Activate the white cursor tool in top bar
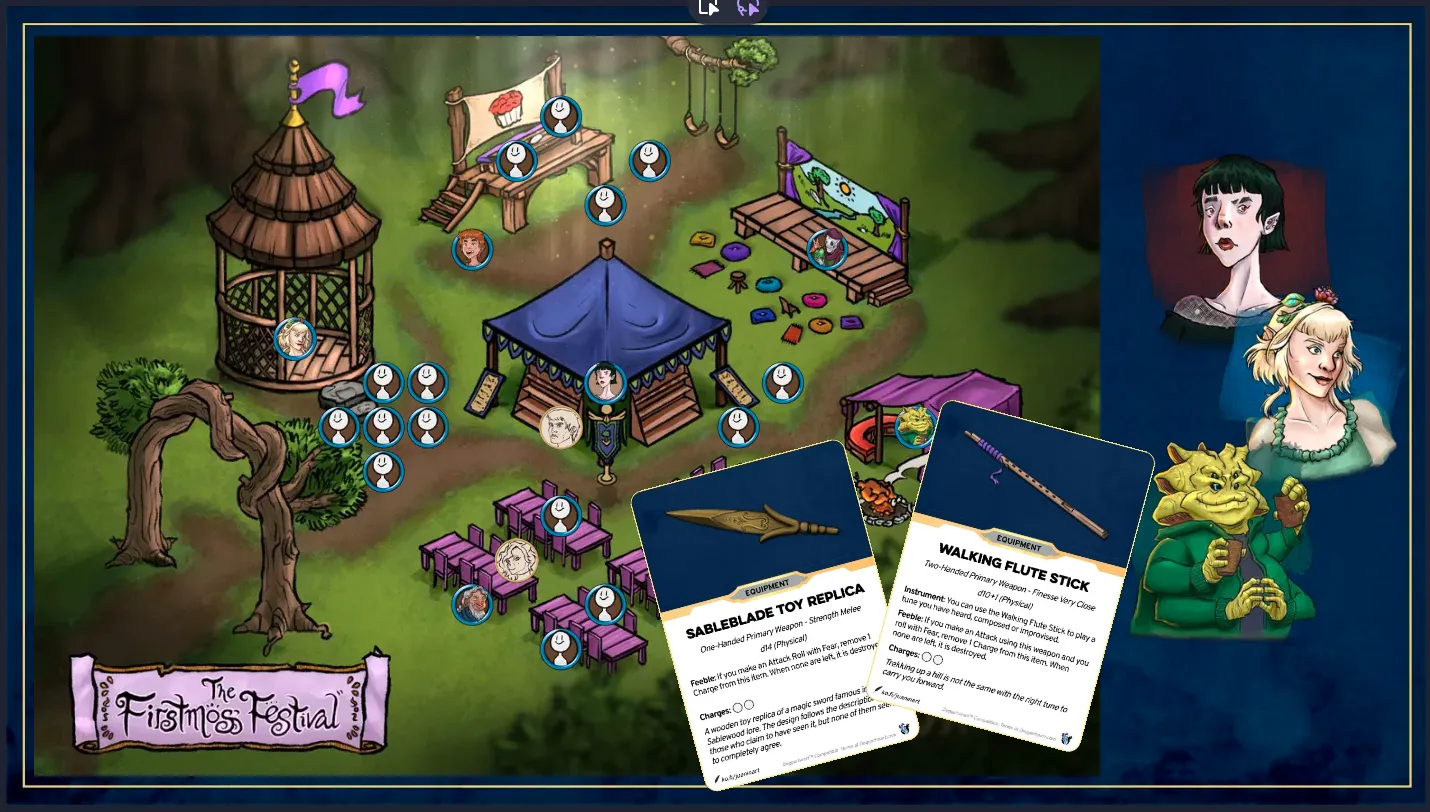Image resolution: width=1430 pixels, height=812 pixels. 709,8
